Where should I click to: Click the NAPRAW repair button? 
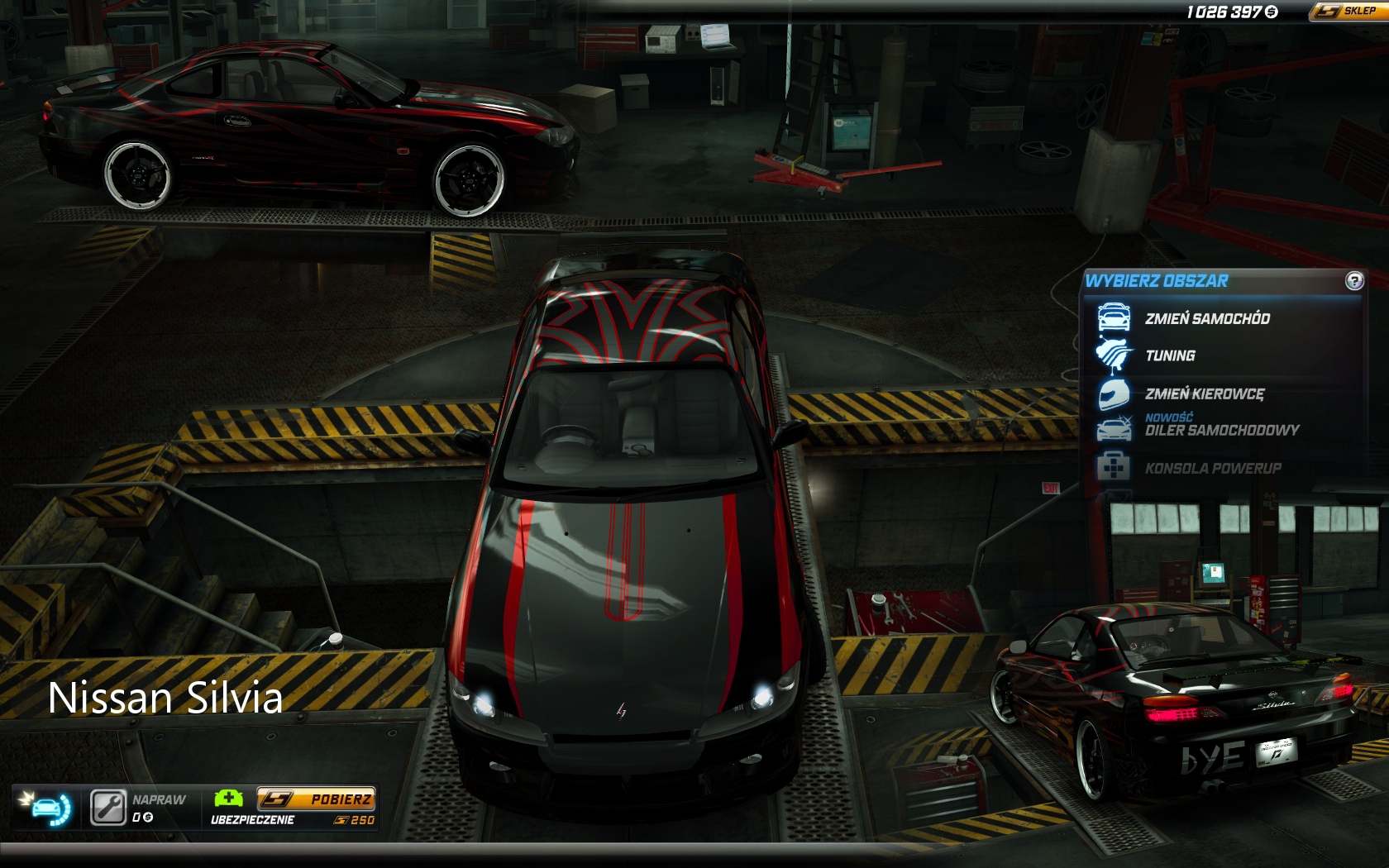coord(108,808)
